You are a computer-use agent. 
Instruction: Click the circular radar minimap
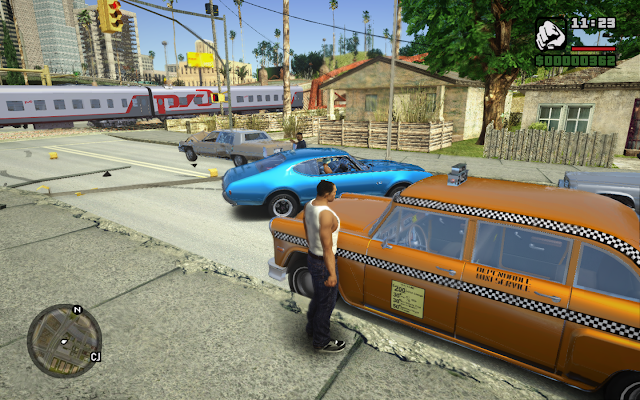coord(64,340)
